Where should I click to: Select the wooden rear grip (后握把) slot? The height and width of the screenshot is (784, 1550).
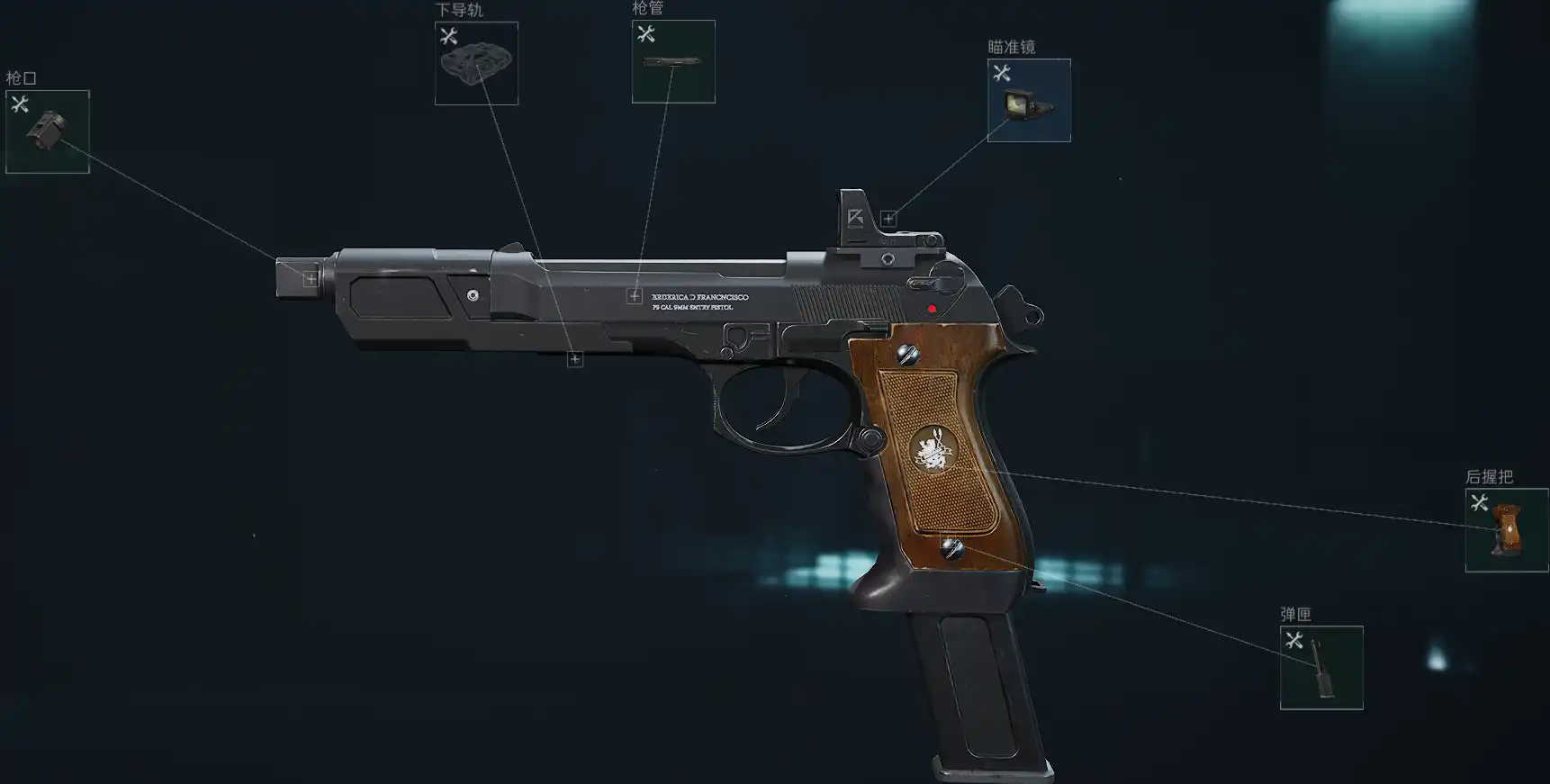click(1506, 529)
